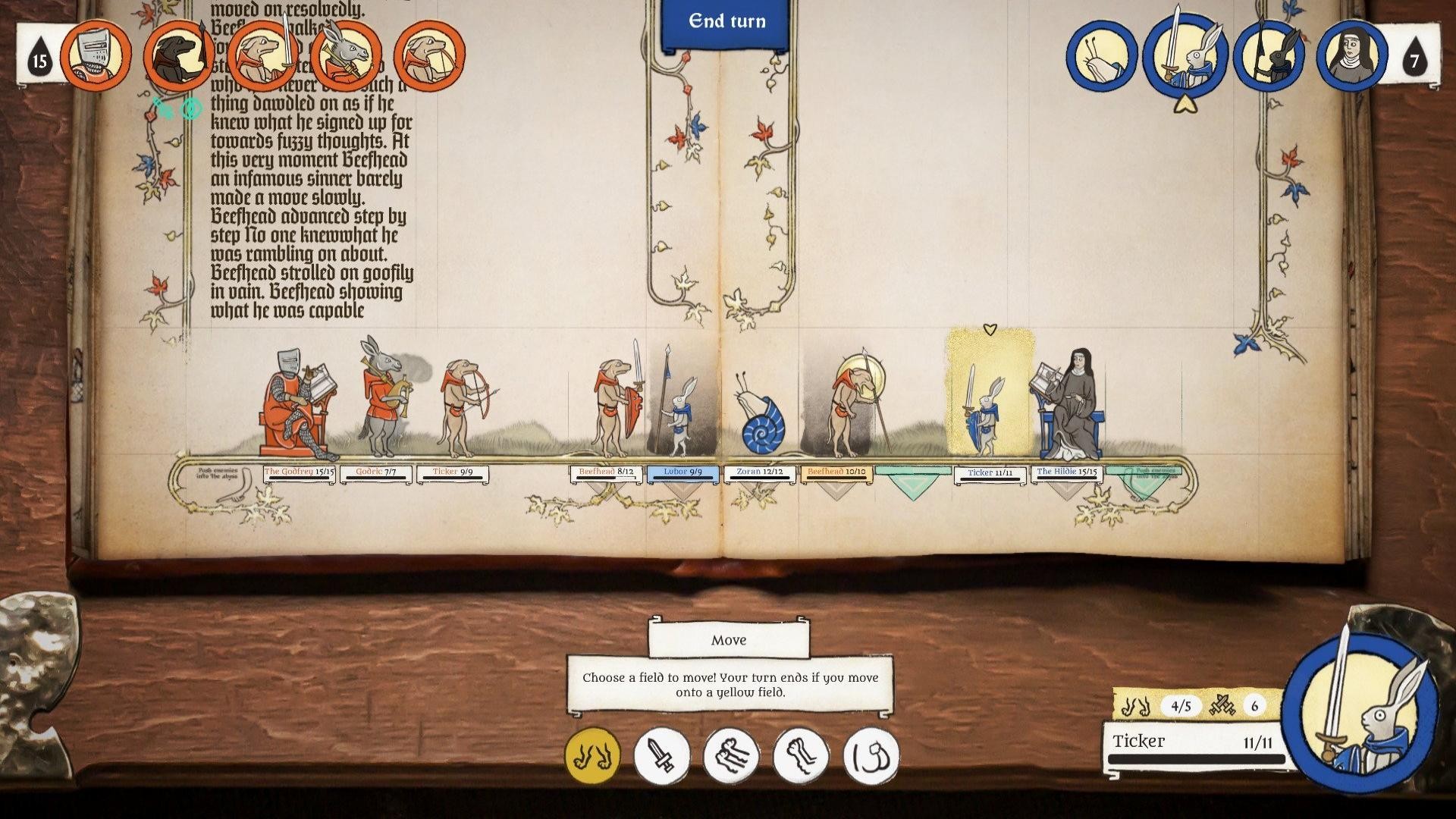Move to the teal field left of Ticker
The width and height of the screenshot is (1456, 819).
point(913,481)
